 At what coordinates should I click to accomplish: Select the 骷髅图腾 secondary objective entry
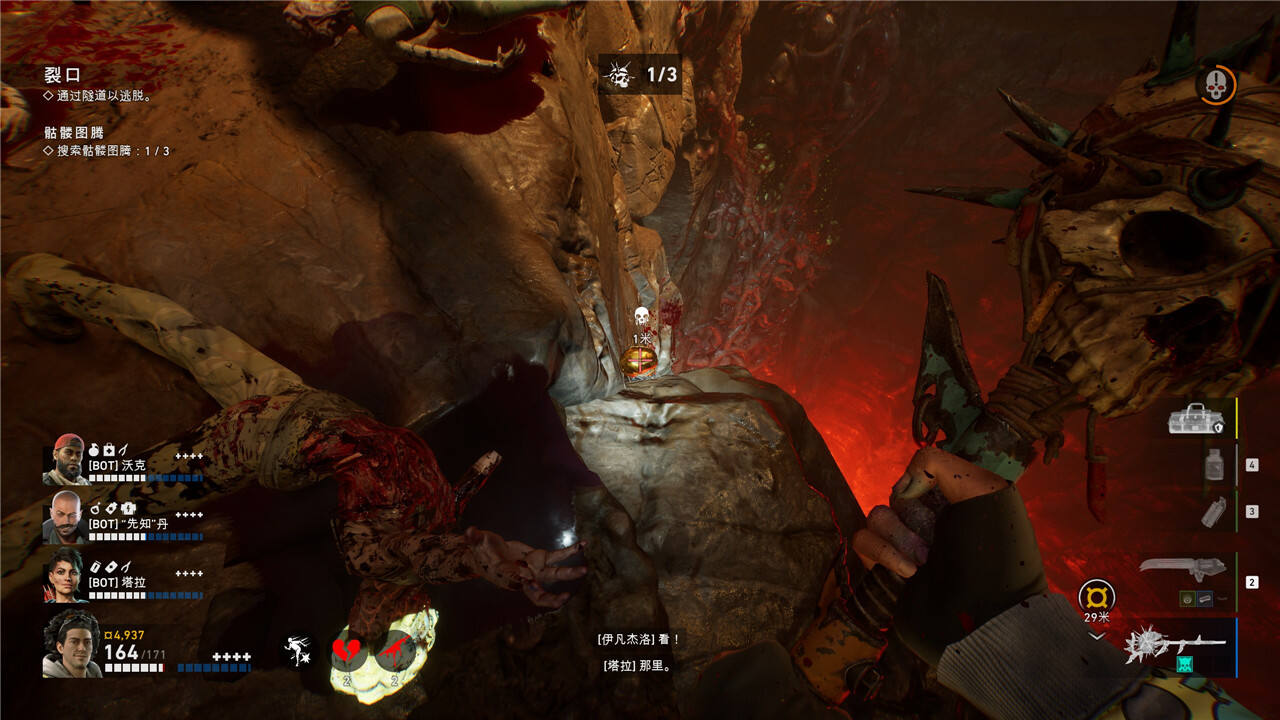click(74, 132)
